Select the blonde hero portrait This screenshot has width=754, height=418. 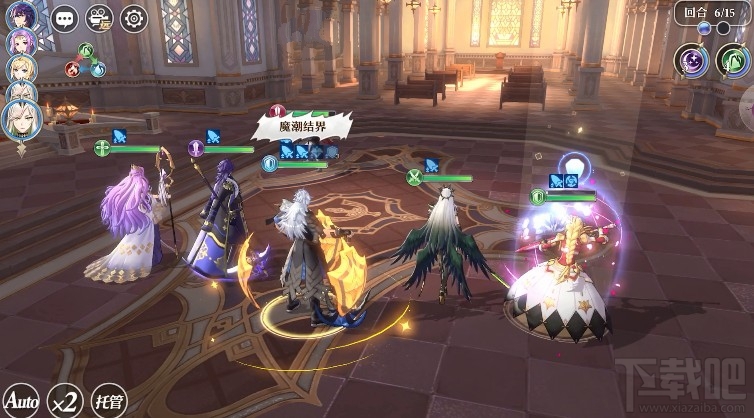[x=21, y=68]
